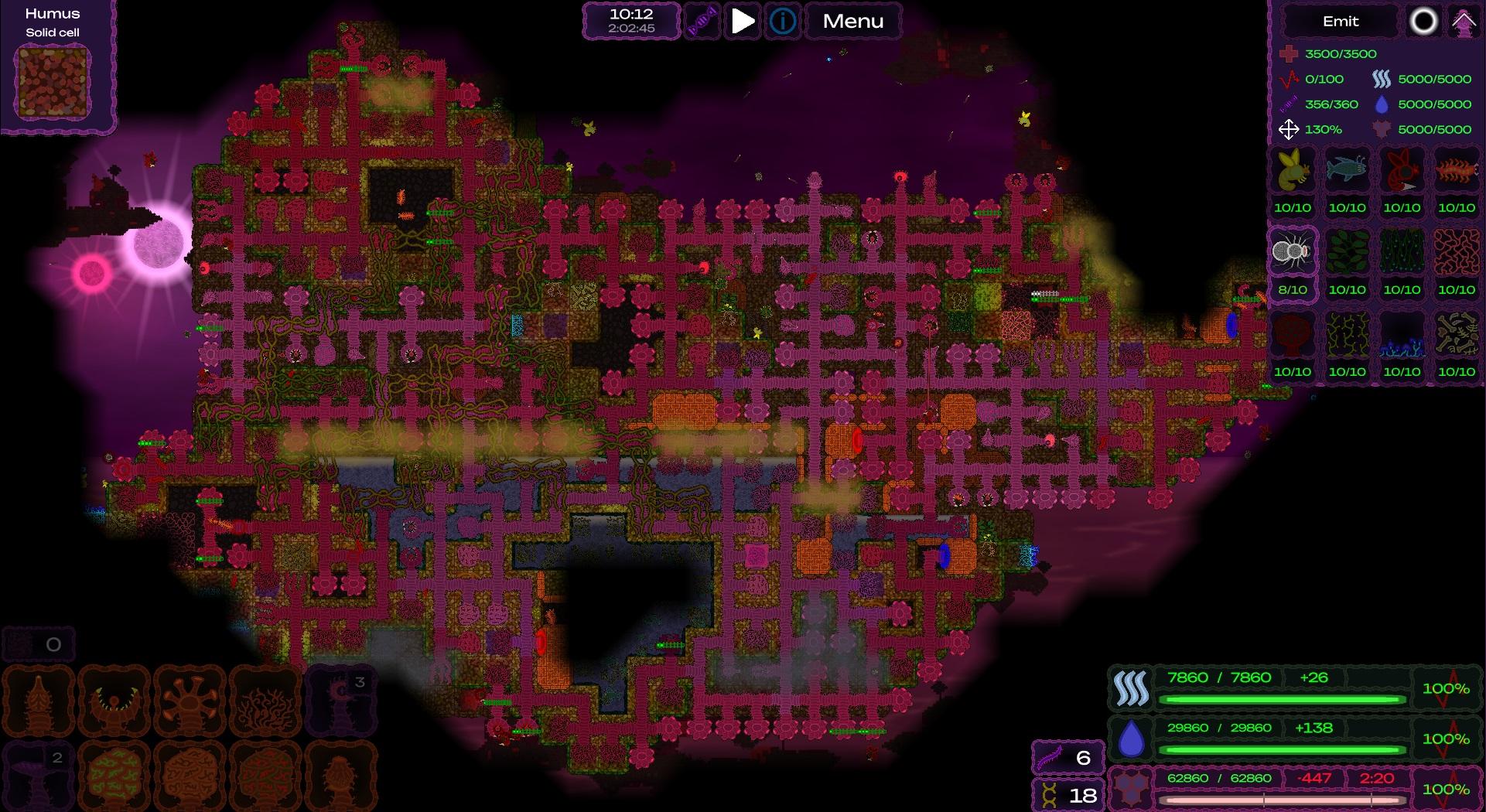The width and height of the screenshot is (1486, 812).
Task: Select the white spider creature slot
Action: [x=1293, y=252]
